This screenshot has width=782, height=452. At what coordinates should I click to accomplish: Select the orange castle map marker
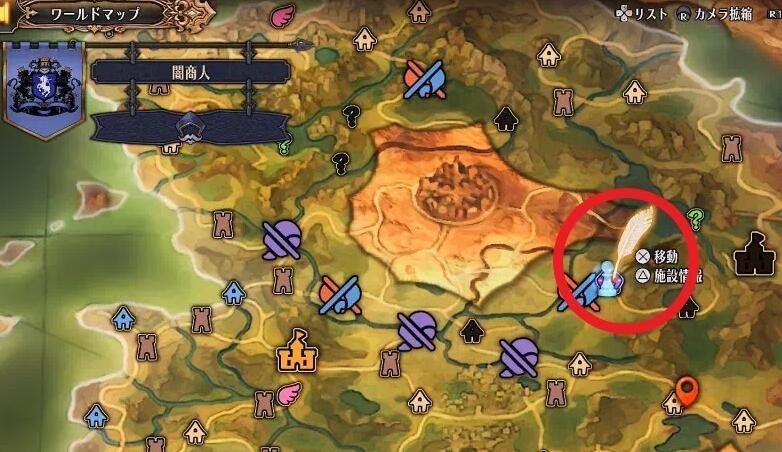click(x=296, y=348)
